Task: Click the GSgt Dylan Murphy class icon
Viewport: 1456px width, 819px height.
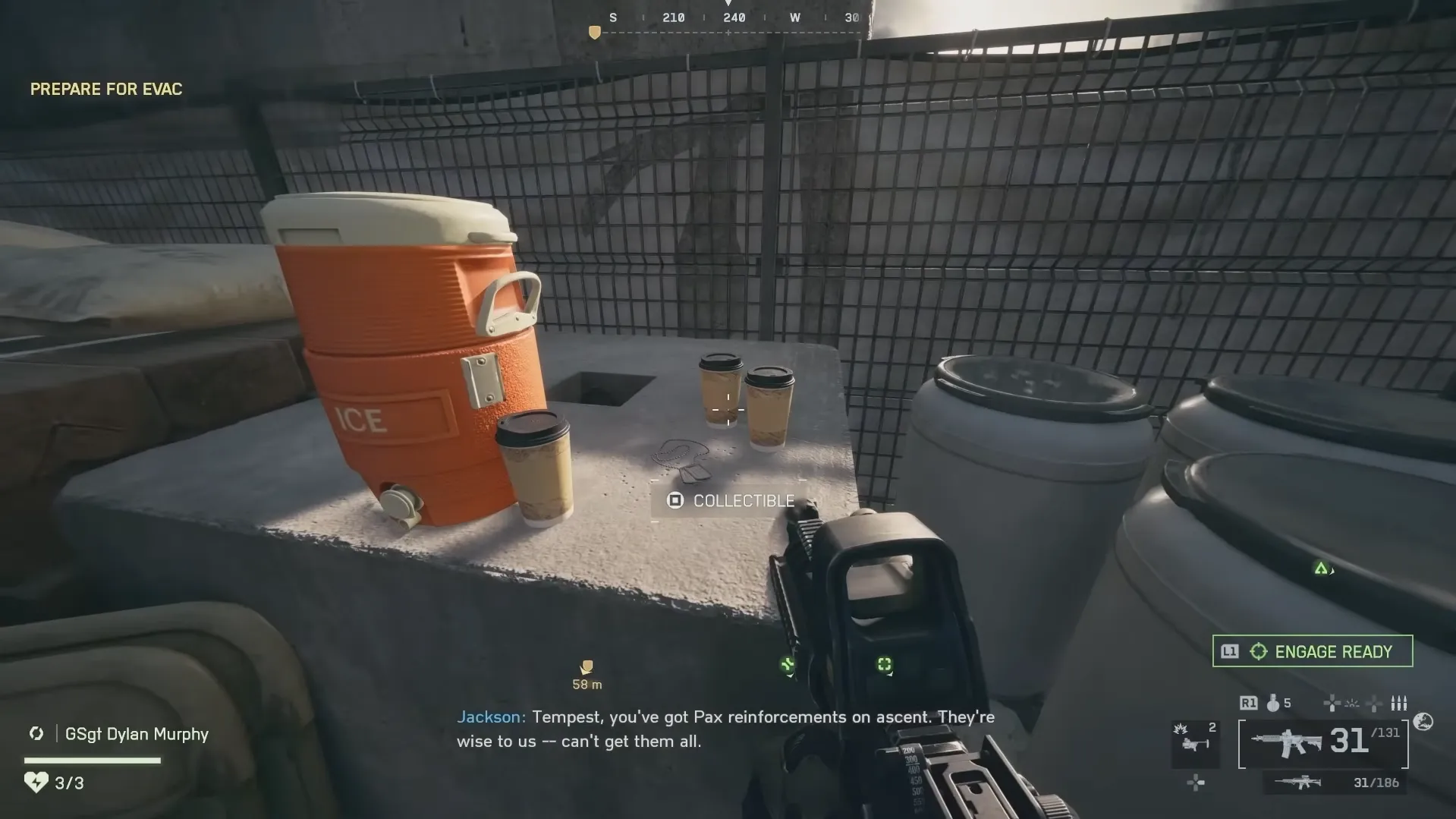Action: [x=36, y=733]
